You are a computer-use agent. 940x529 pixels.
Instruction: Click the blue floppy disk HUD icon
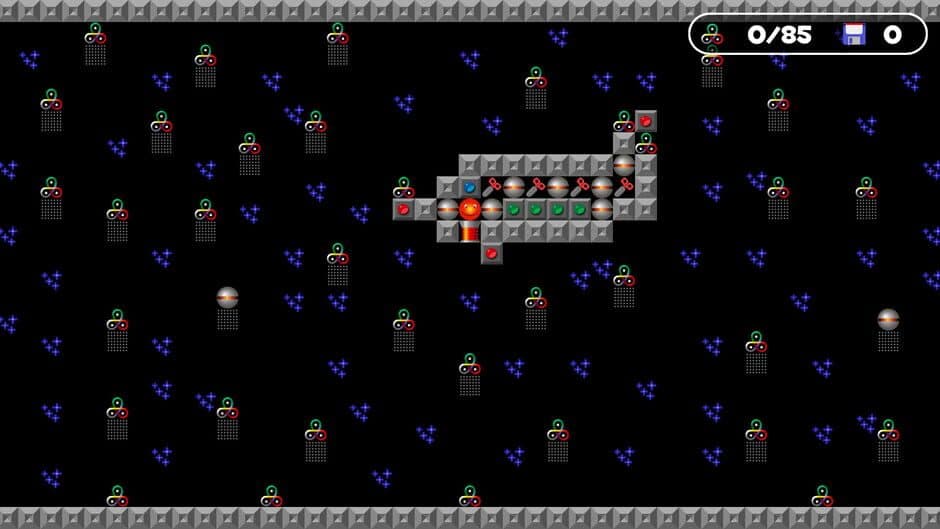pos(853,35)
